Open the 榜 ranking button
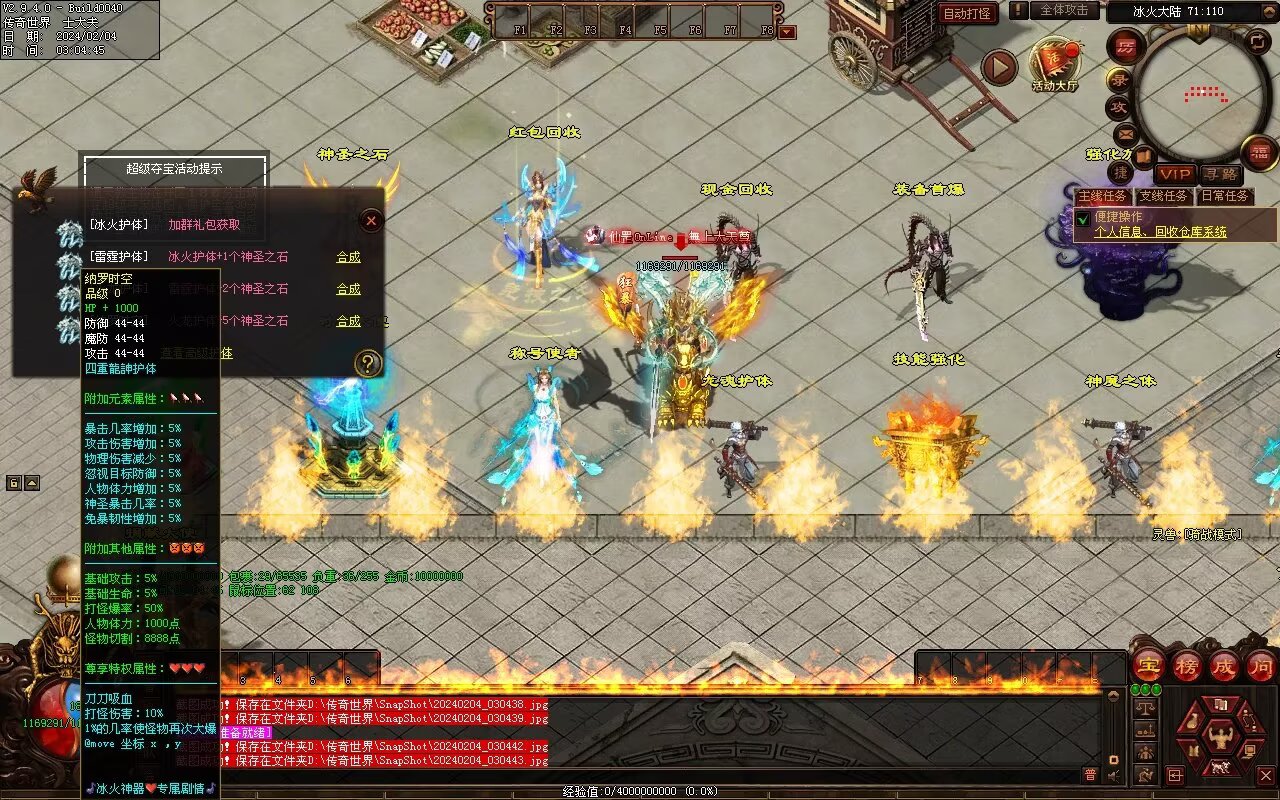This screenshot has width=1280, height=800. (x=1188, y=665)
